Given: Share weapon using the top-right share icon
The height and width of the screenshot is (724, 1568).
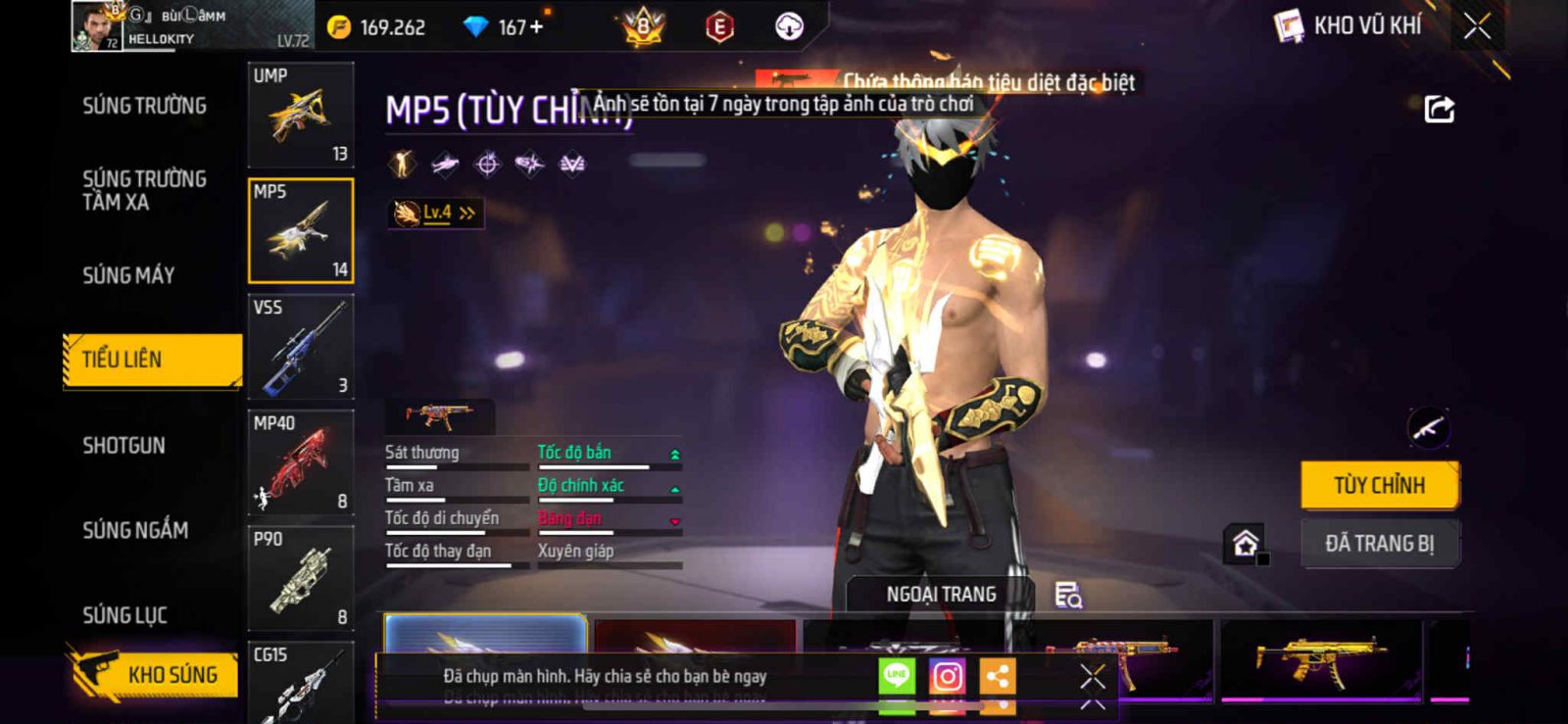Looking at the screenshot, I should (x=1439, y=109).
